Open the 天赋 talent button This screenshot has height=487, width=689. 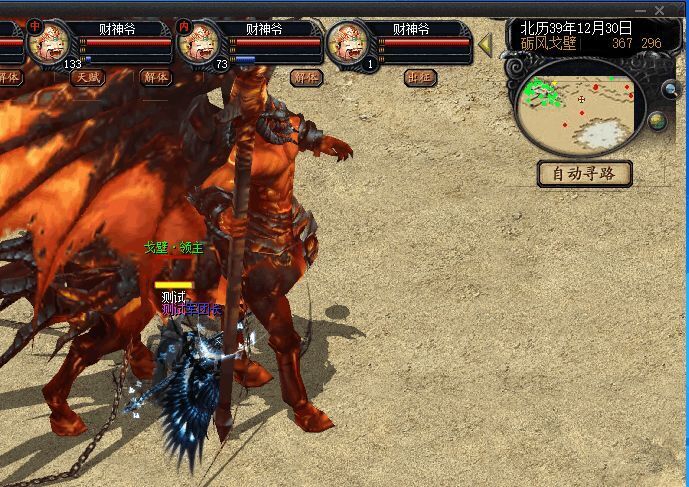click(87, 77)
